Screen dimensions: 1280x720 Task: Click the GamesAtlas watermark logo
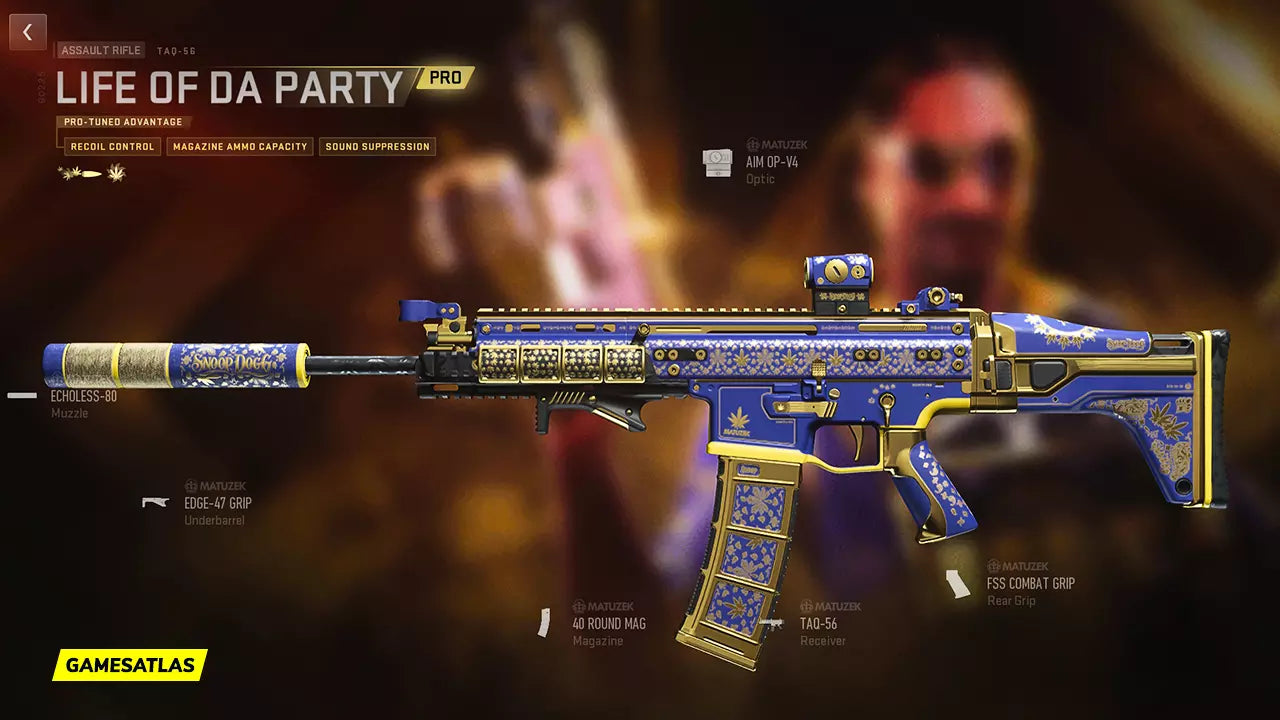(130, 665)
